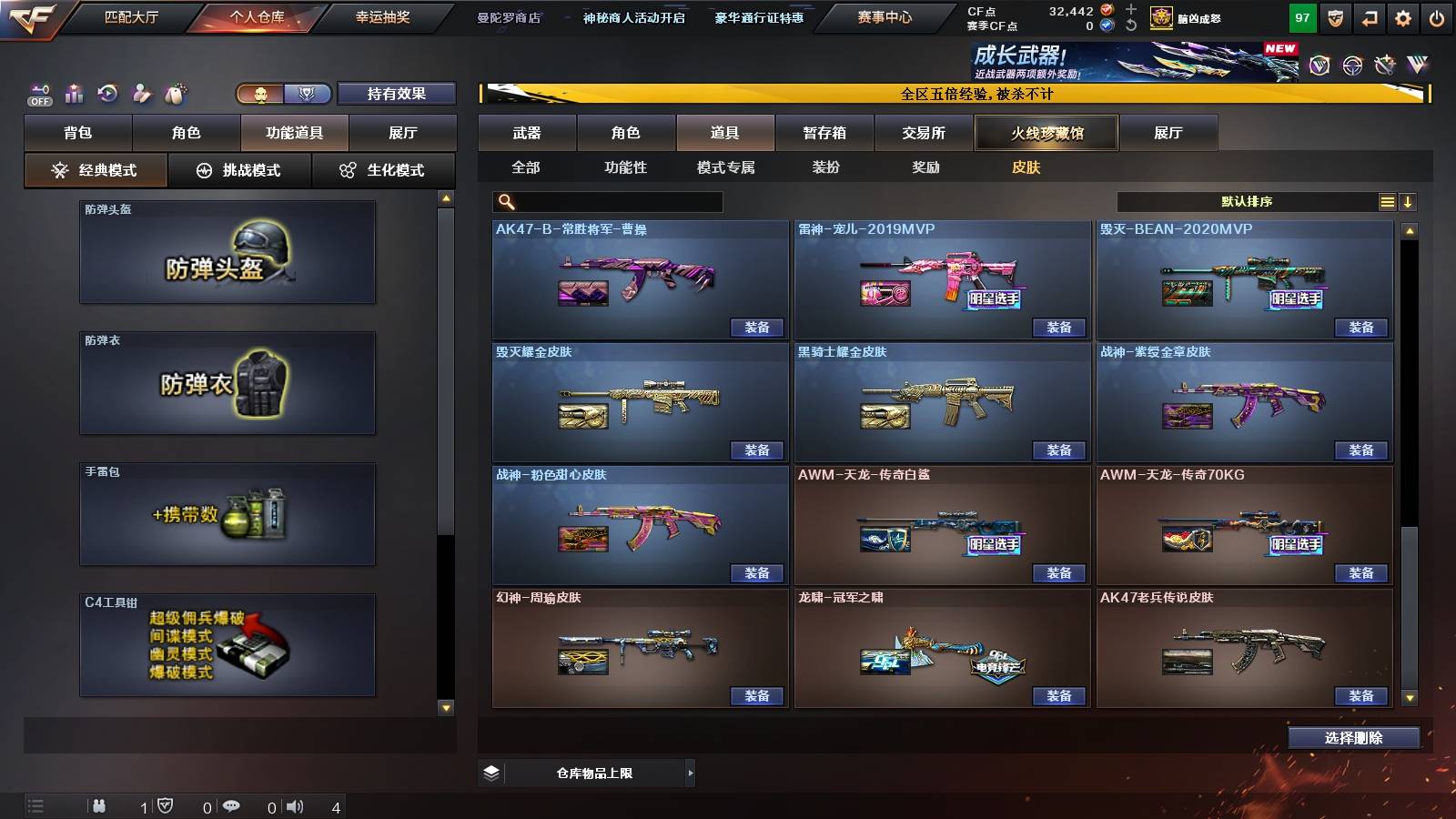Click the descending sort arrow next to sort dropdown
The height and width of the screenshot is (819, 1456).
click(x=1409, y=201)
